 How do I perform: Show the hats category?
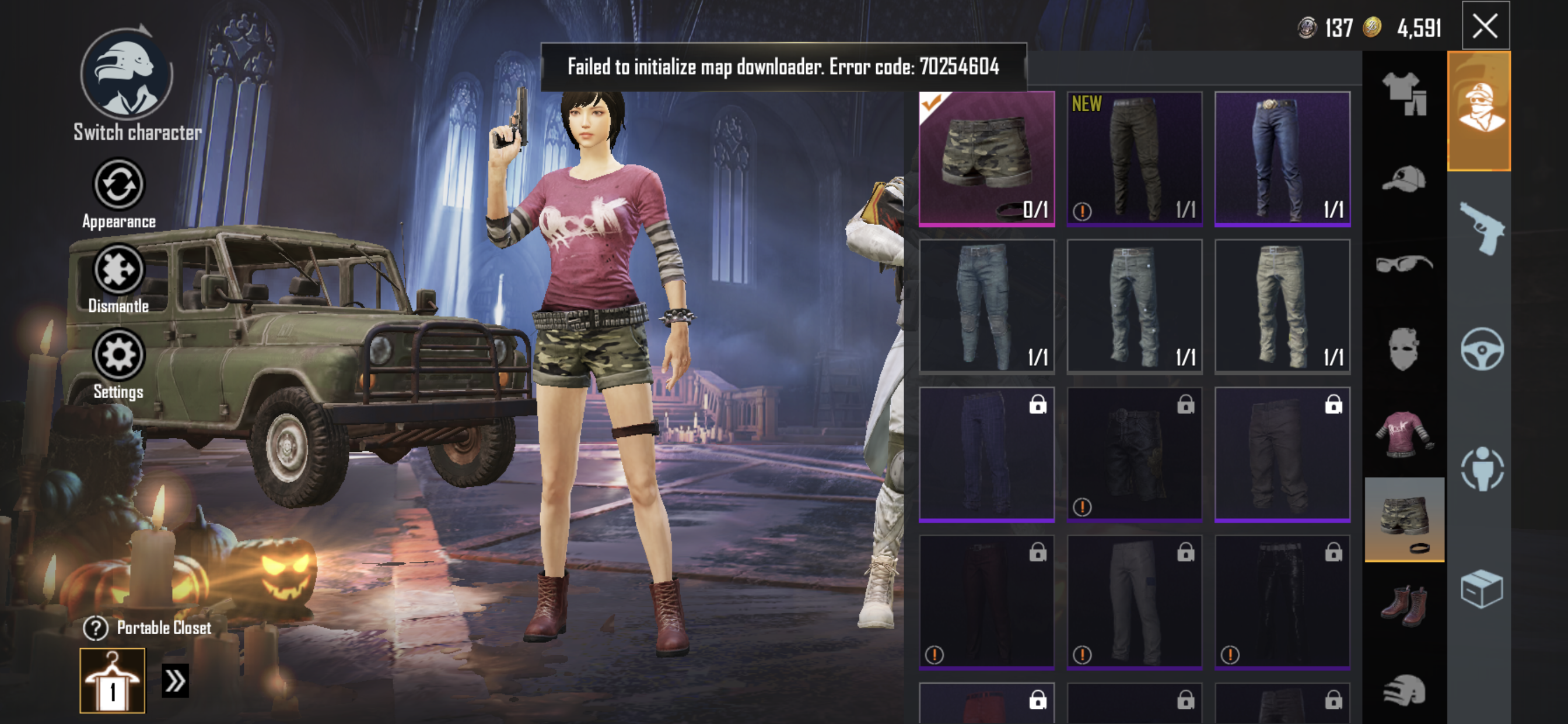pos(1403,179)
